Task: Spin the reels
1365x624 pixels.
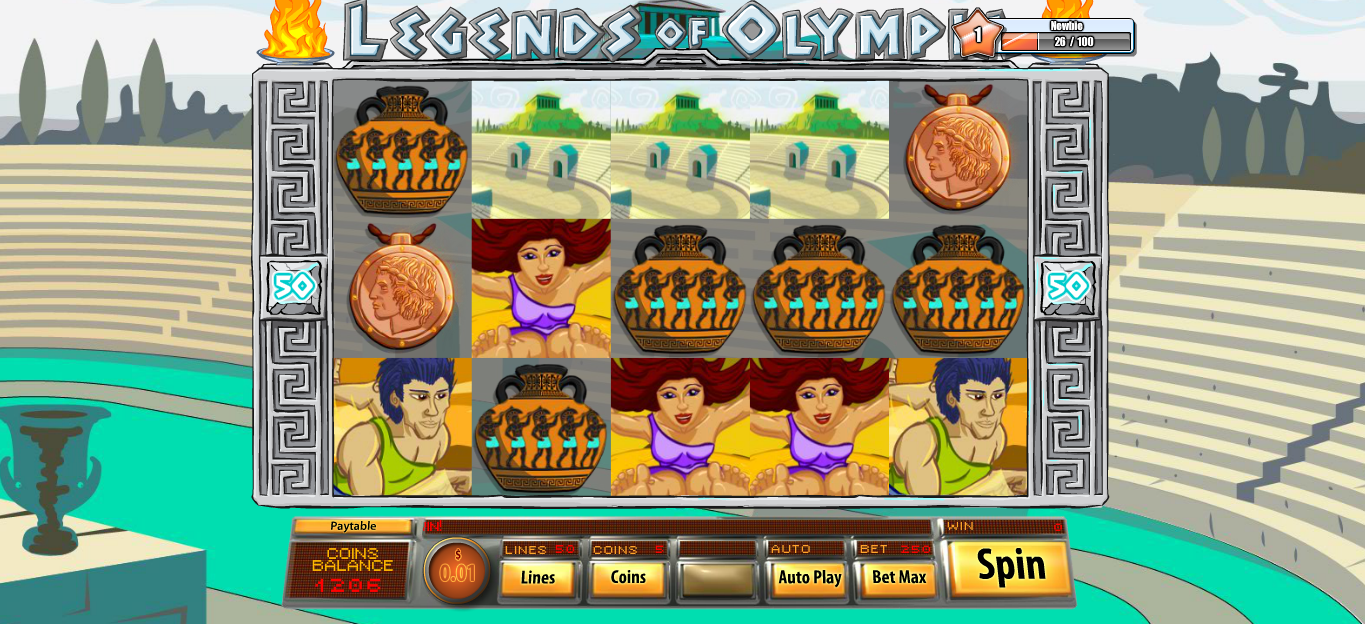Action: click(x=1010, y=567)
